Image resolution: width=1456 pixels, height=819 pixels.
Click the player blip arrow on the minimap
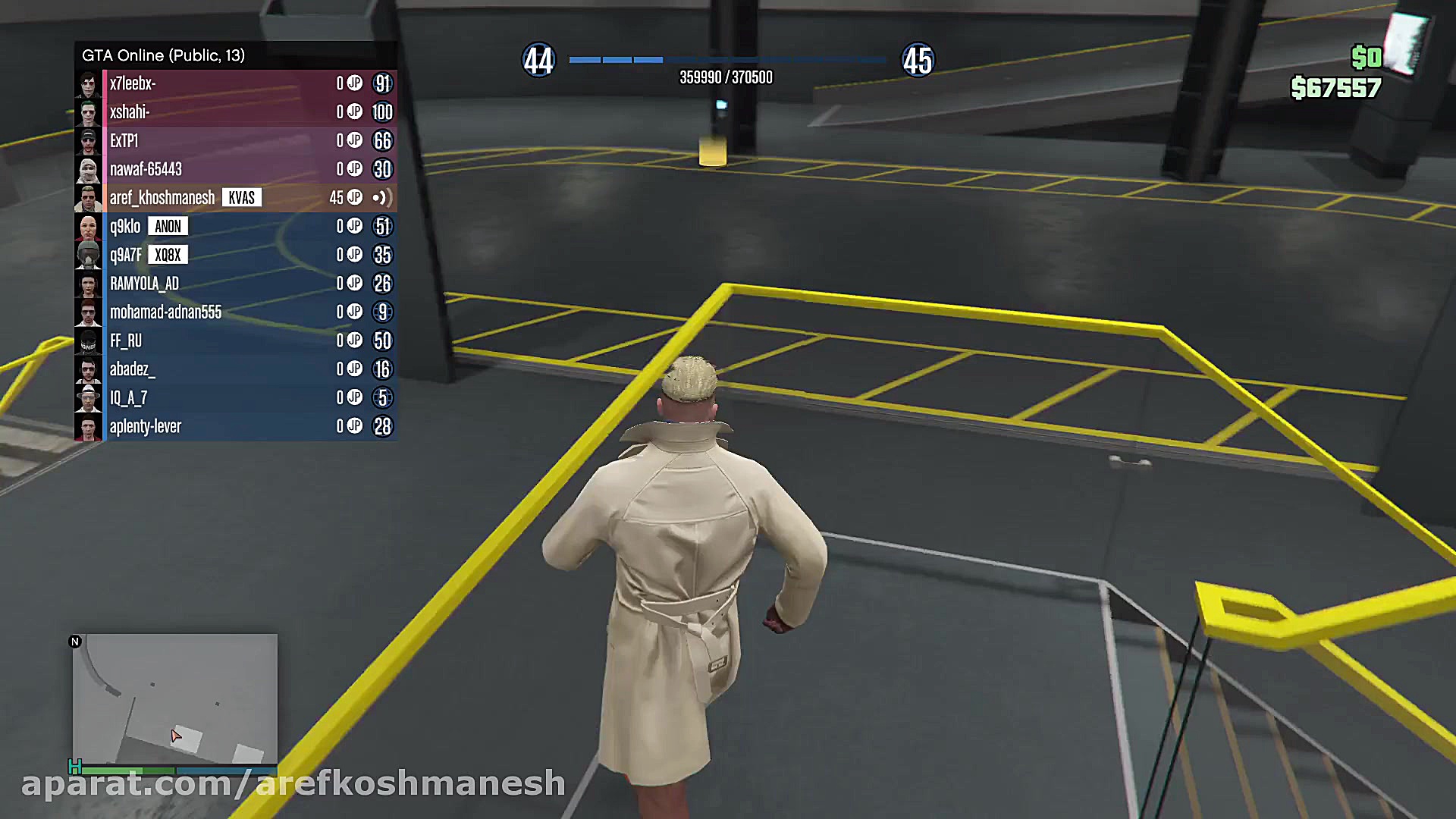(176, 734)
